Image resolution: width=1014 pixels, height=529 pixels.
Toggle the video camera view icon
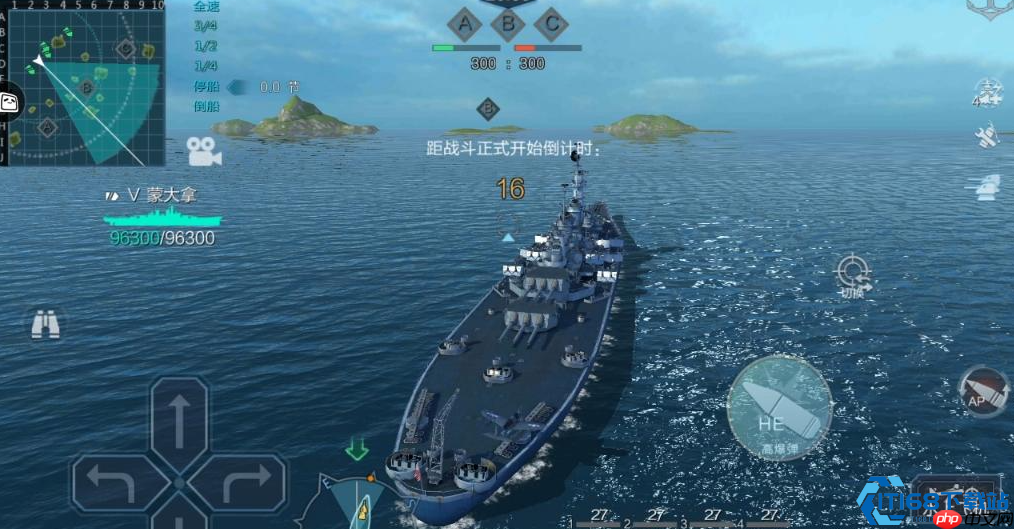[x=203, y=152]
